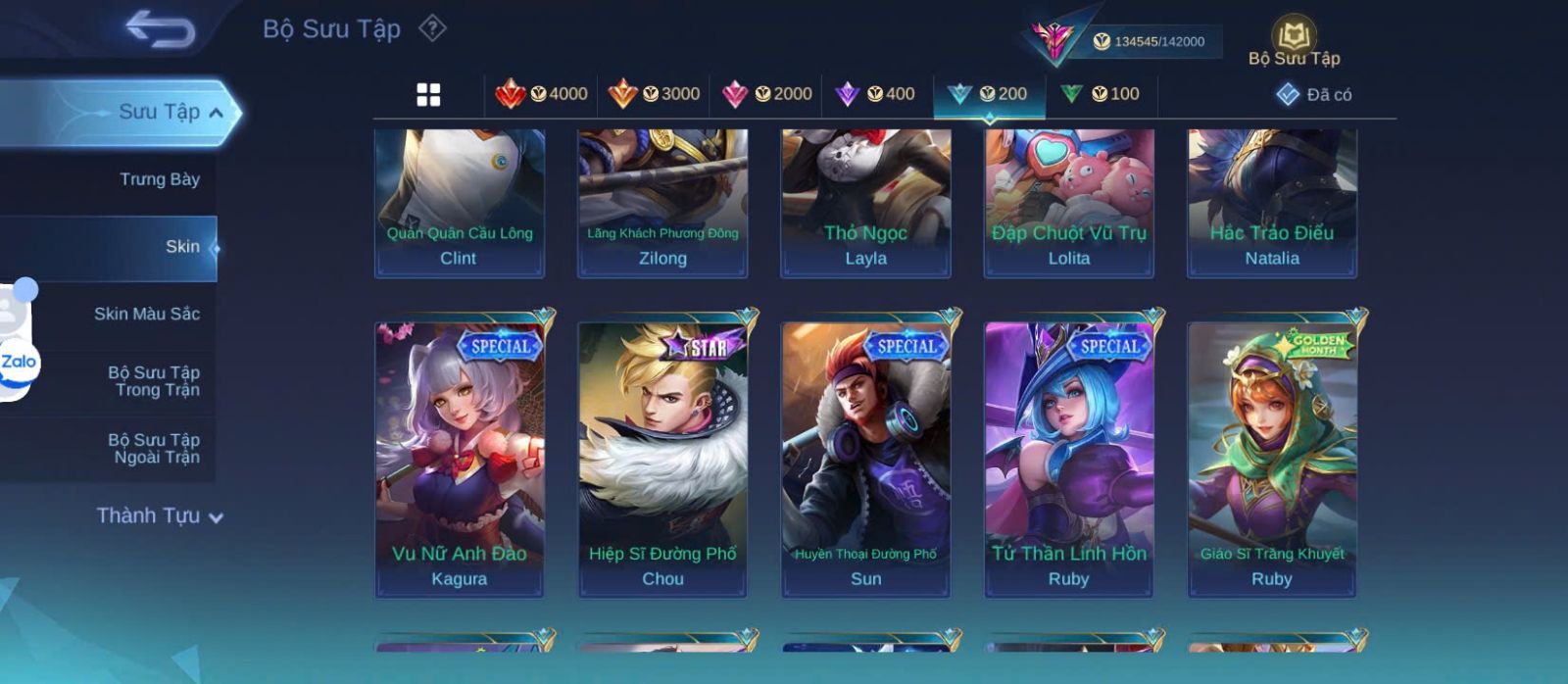1568x684 pixels.
Task: Open the collection help question mark
Action: click(432, 28)
